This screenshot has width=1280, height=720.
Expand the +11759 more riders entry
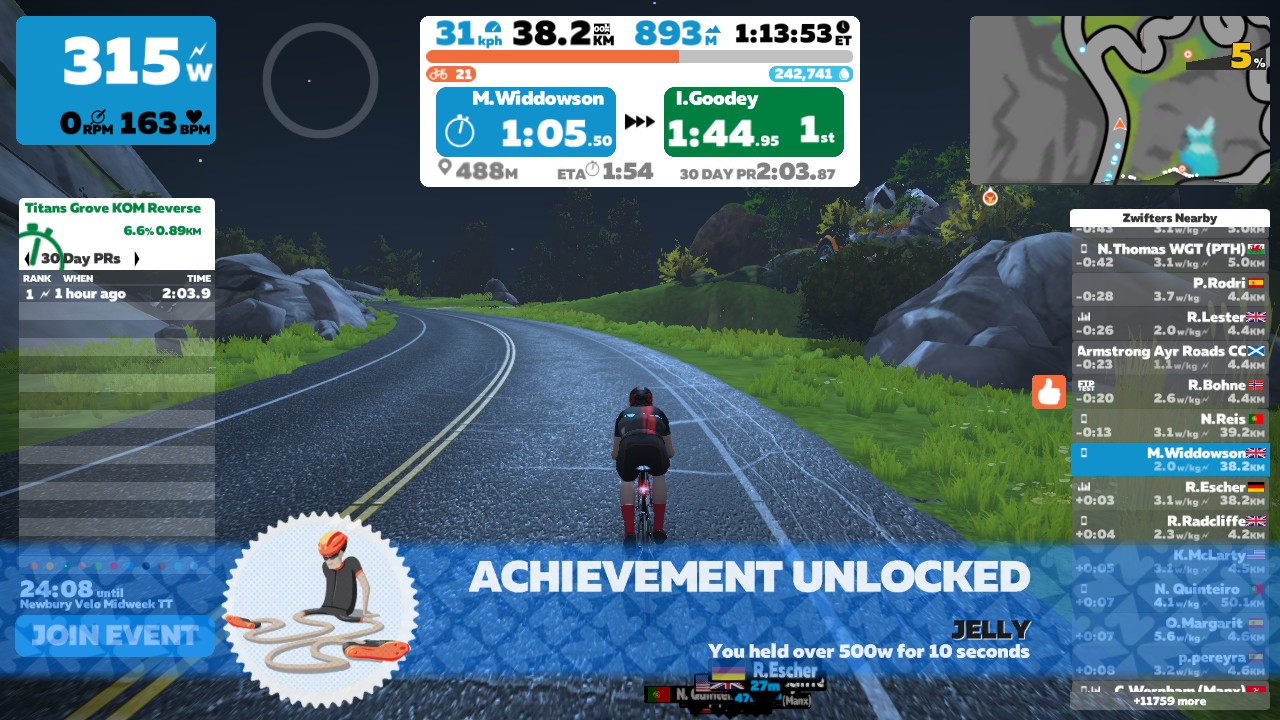coord(1169,701)
